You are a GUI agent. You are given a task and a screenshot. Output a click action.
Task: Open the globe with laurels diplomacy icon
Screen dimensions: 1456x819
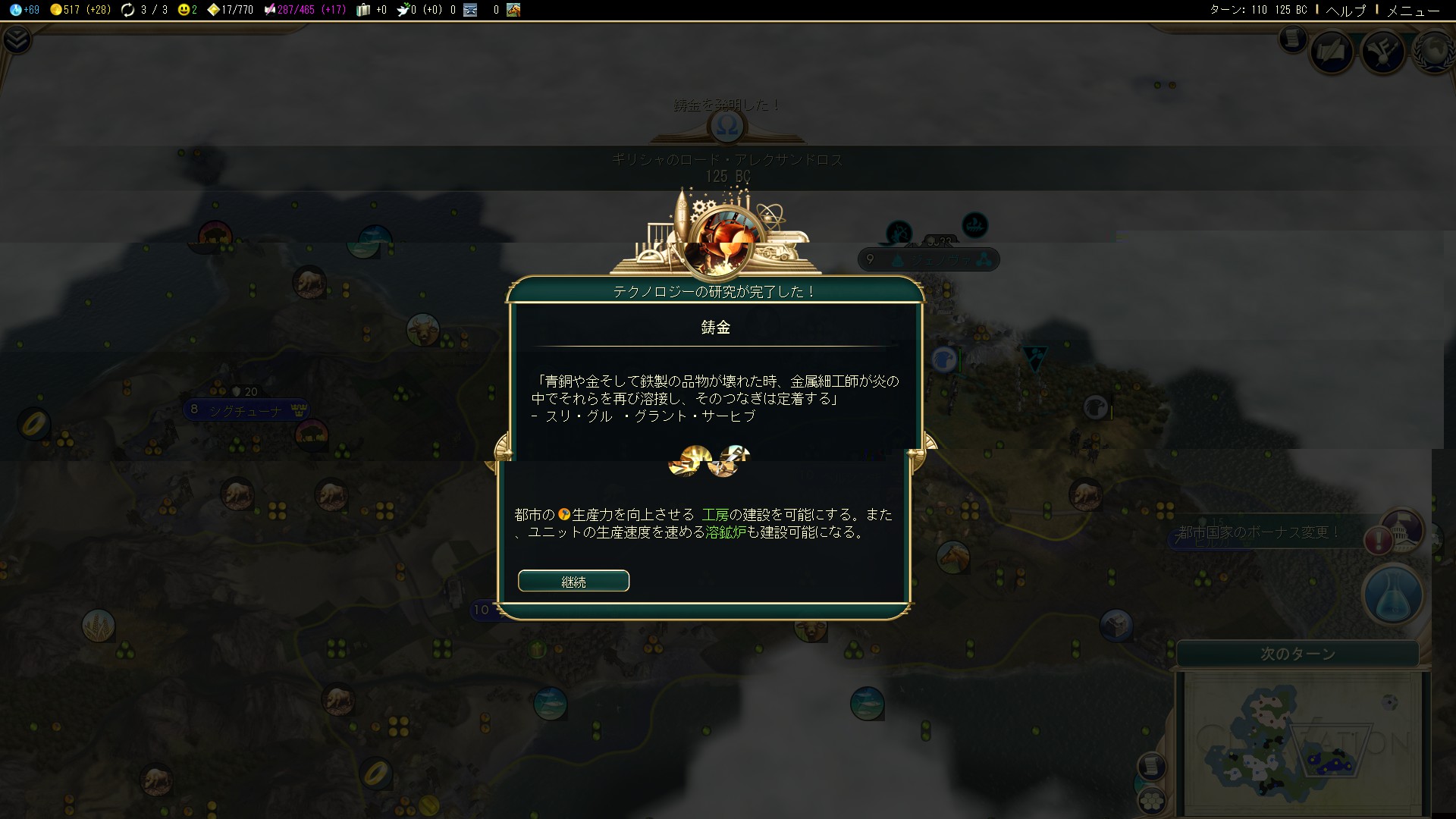[1433, 52]
